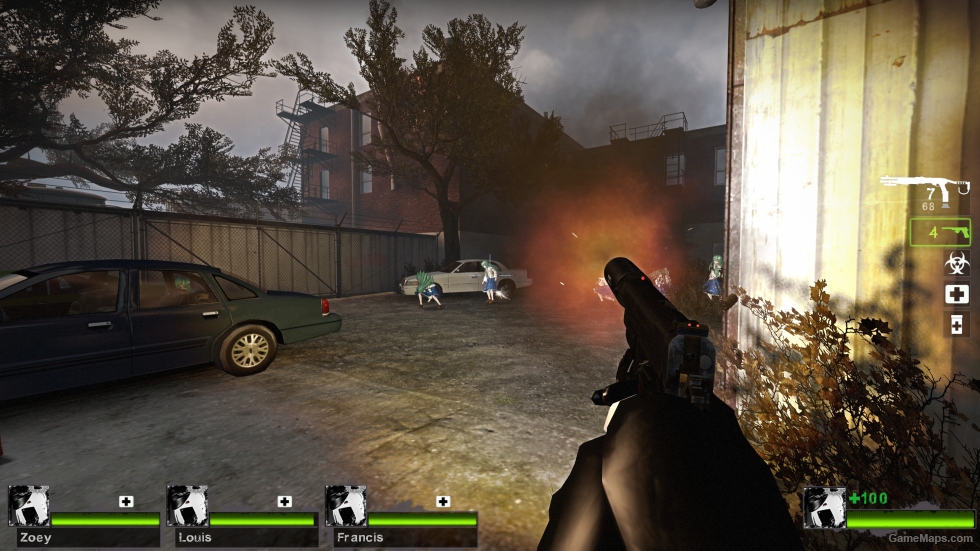Click Zoey's teammate portrait
980x551 pixels.
(x=28, y=506)
